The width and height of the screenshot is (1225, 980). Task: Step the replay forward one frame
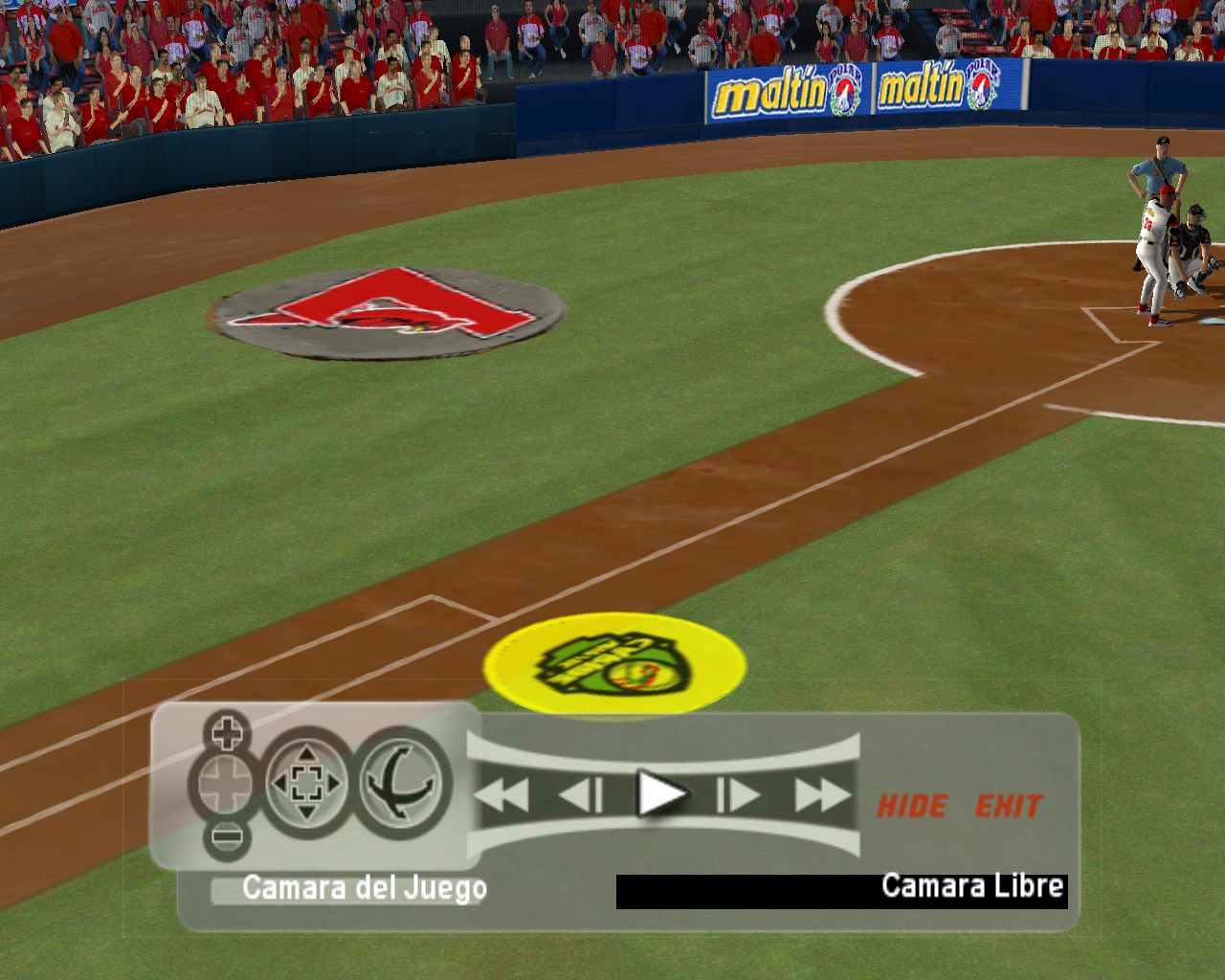click(x=738, y=795)
